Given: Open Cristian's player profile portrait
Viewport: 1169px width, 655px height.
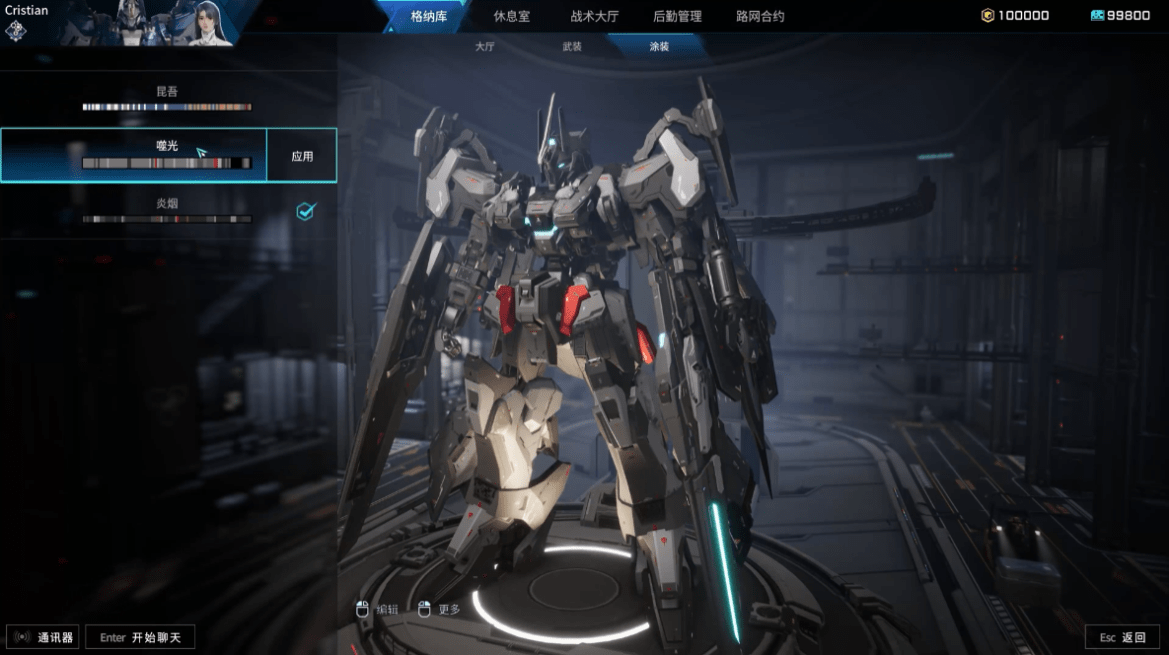Looking at the screenshot, I should pos(147,23).
